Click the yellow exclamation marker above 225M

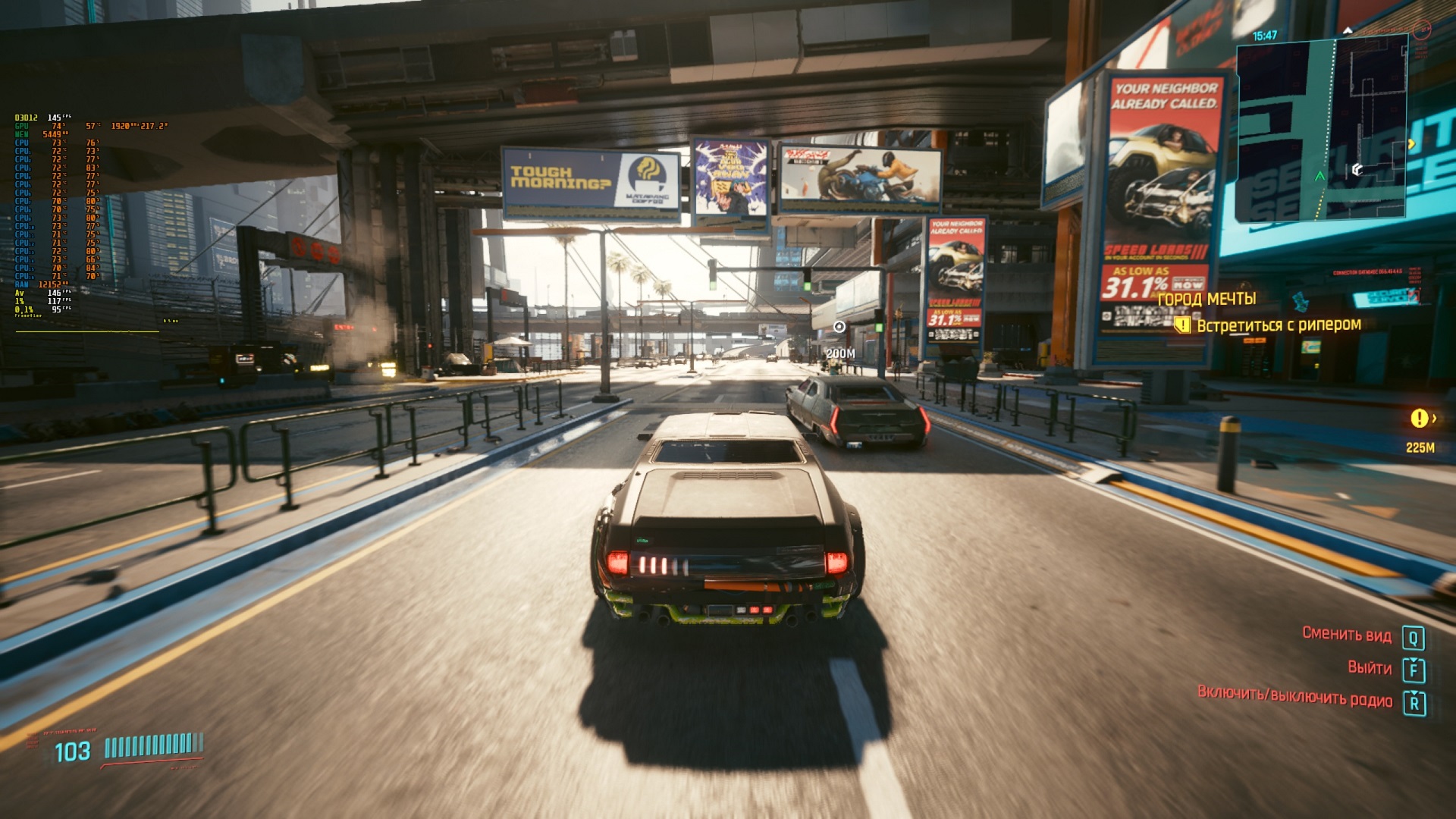point(1419,418)
